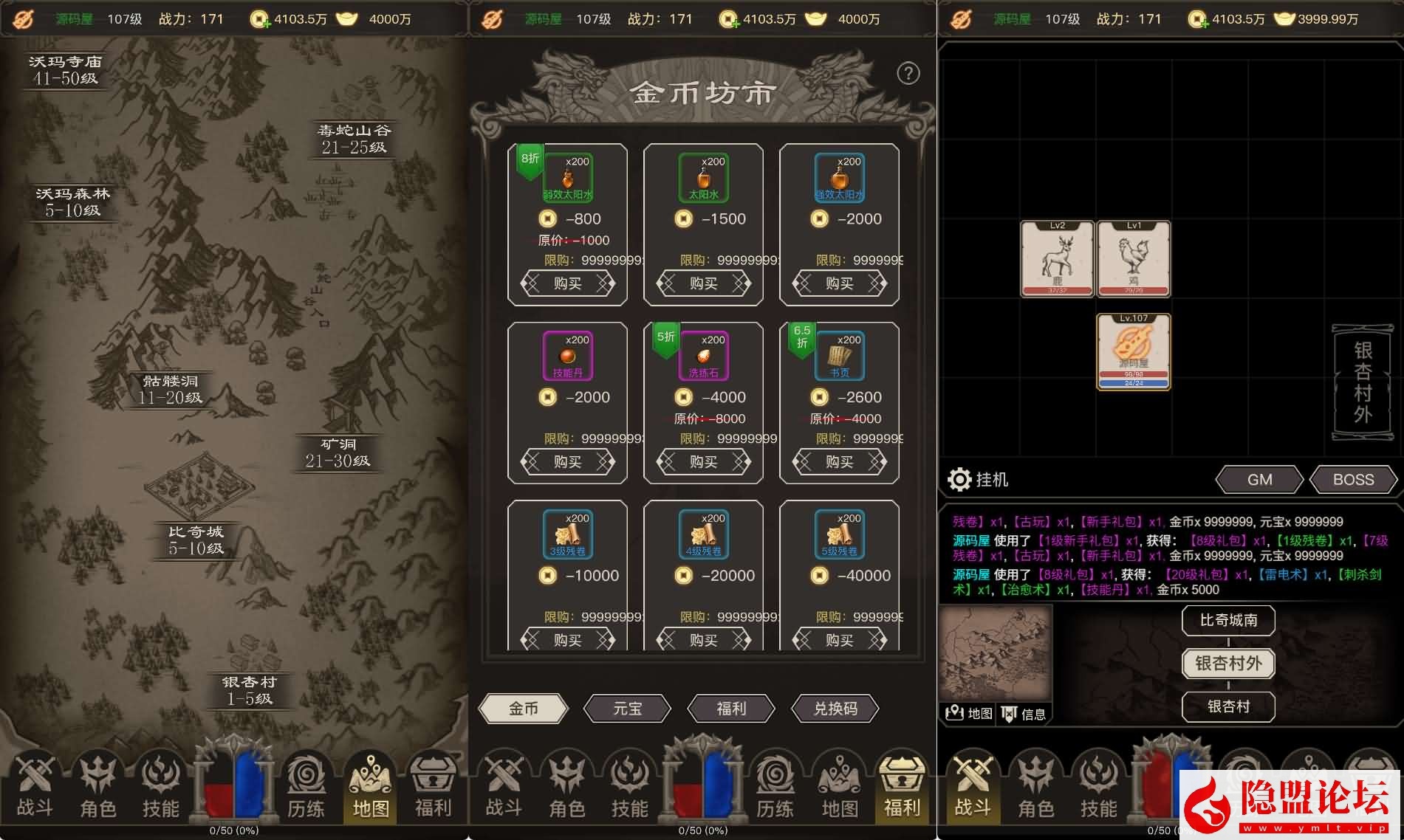
Task: Toggle 挂机 auto-battle gear setting
Action: (959, 480)
